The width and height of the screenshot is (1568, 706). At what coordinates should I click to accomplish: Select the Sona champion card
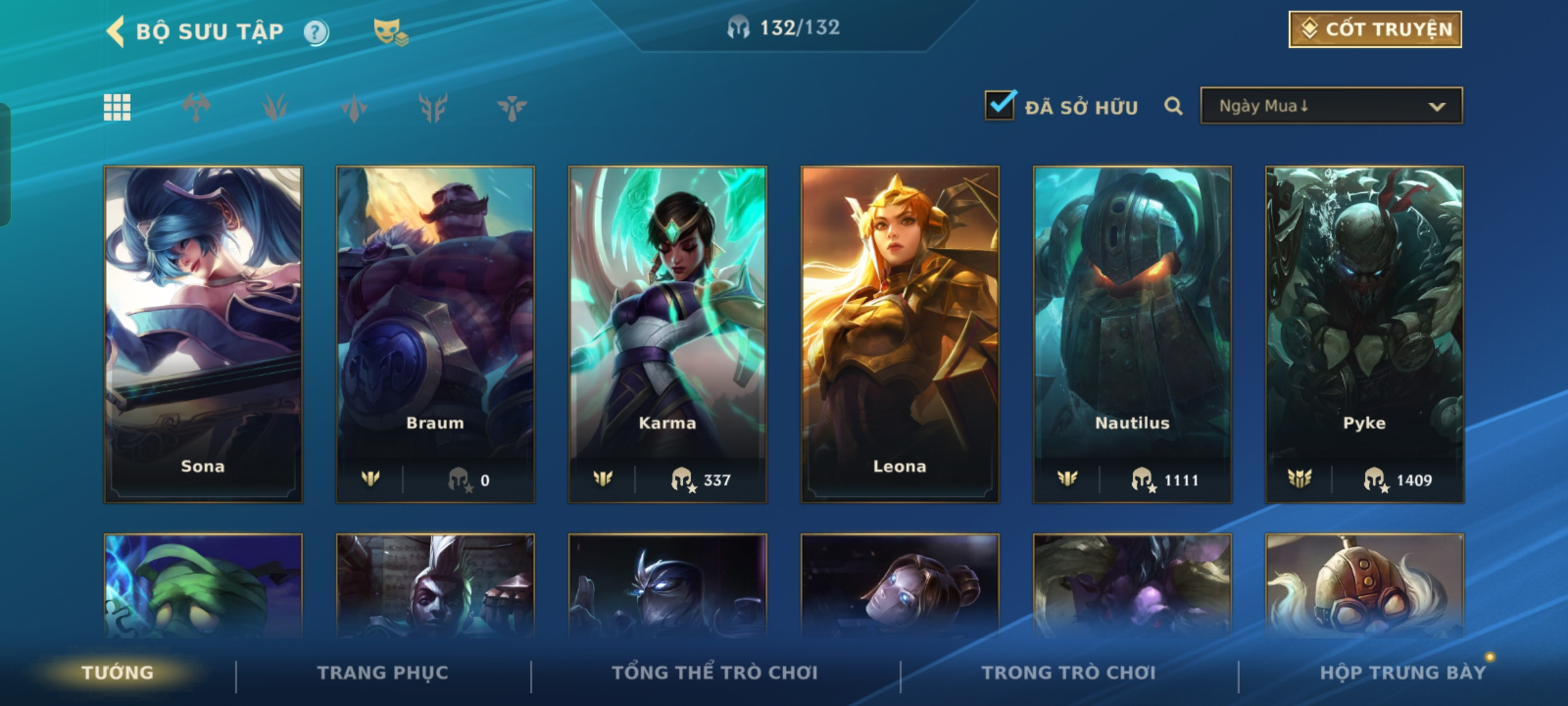pos(203,333)
